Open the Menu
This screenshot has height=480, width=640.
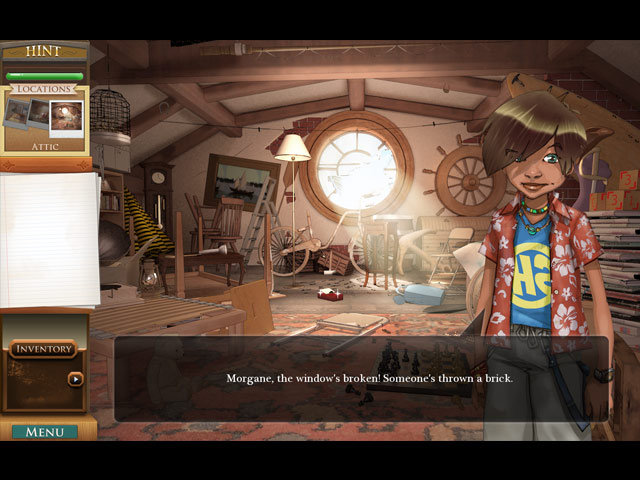coord(45,432)
